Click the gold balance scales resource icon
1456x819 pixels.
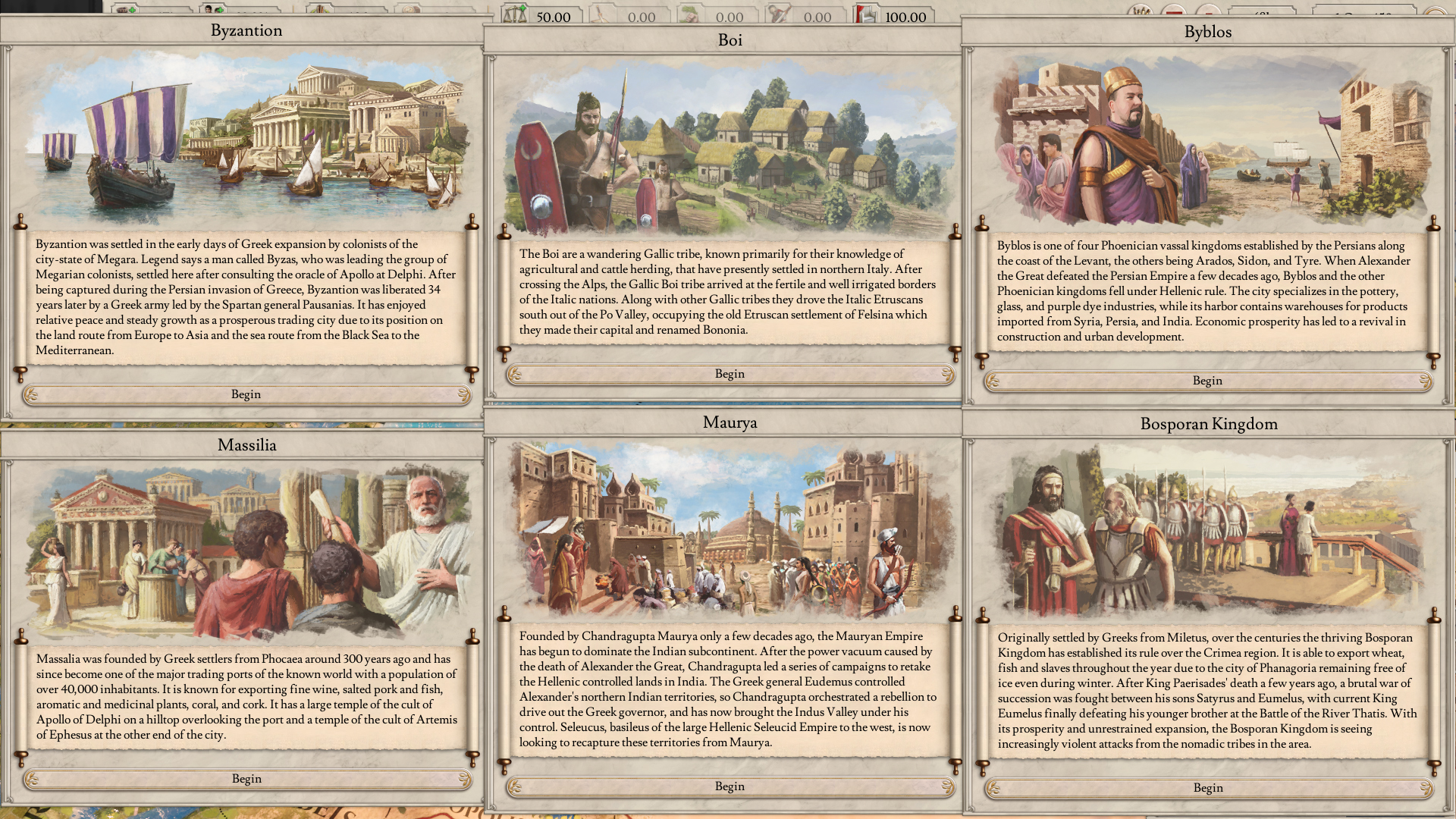(x=513, y=15)
